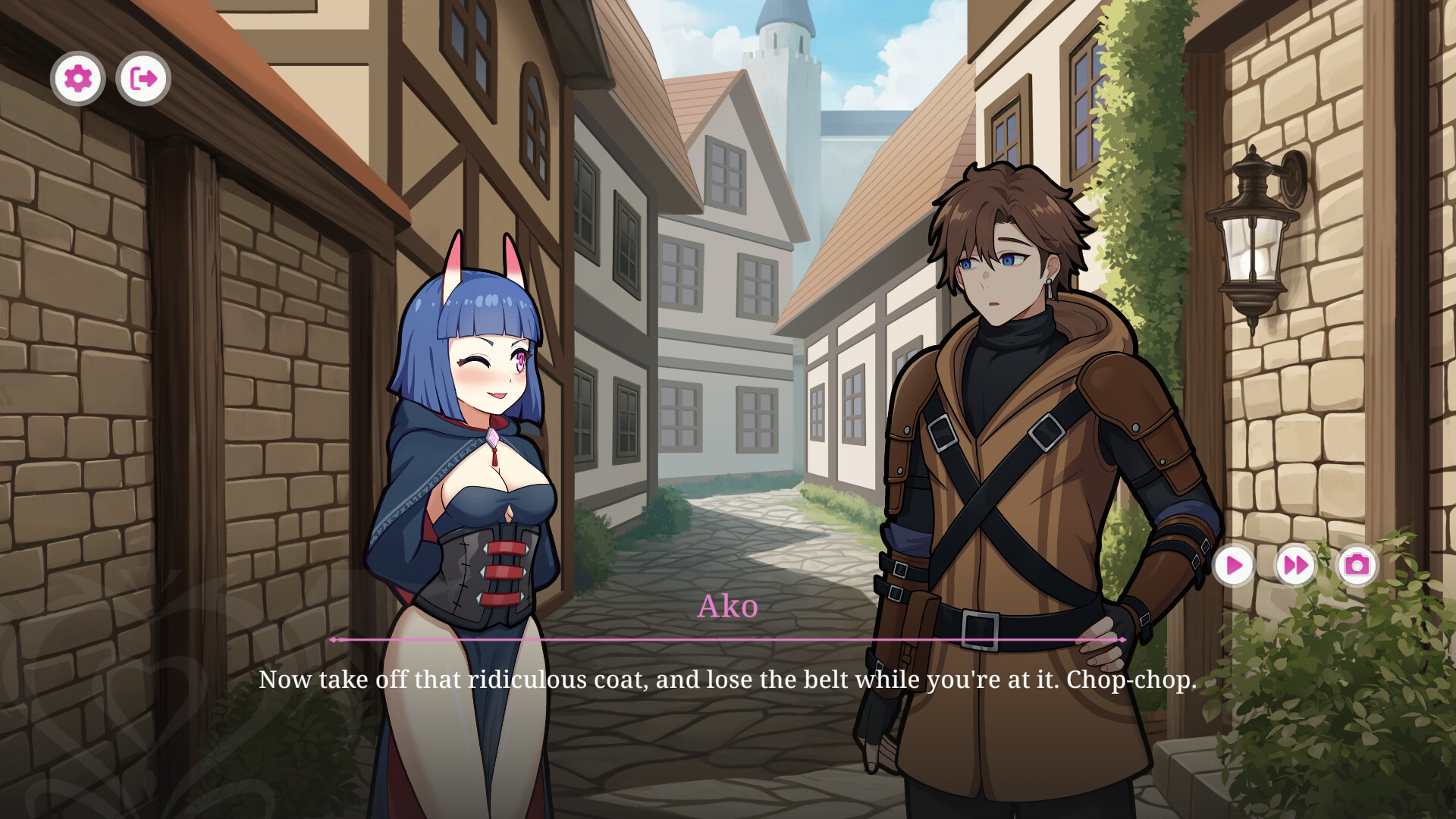Take a screenshot with the camera icon
Screen dimensions: 1456x819
pos(1357,564)
